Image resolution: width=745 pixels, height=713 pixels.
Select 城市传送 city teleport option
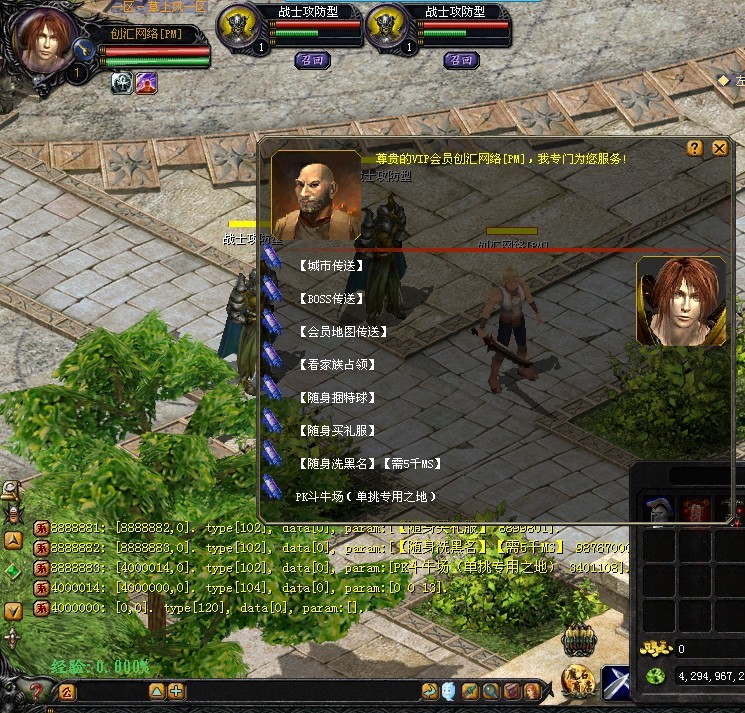(x=331, y=266)
